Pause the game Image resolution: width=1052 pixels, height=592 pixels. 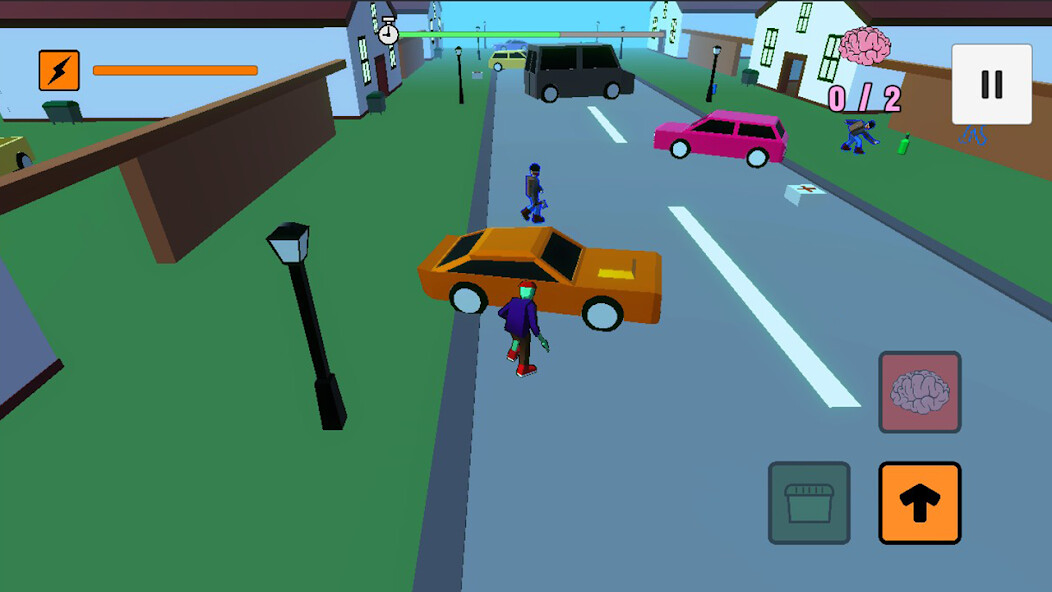pyautogui.click(x=991, y=85)
